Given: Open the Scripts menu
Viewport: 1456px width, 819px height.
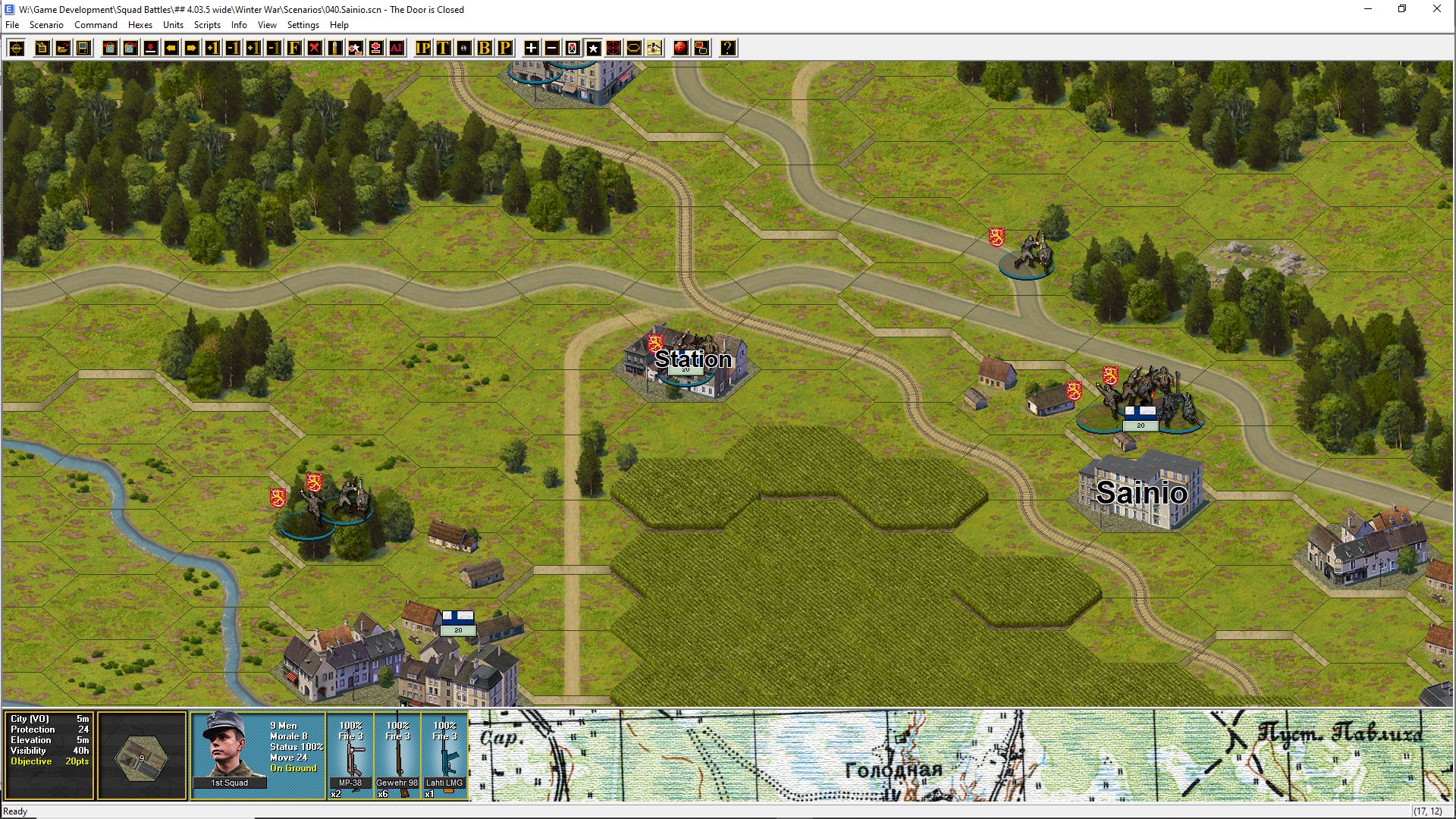Looking at the screenshot, I should (207, 25).
